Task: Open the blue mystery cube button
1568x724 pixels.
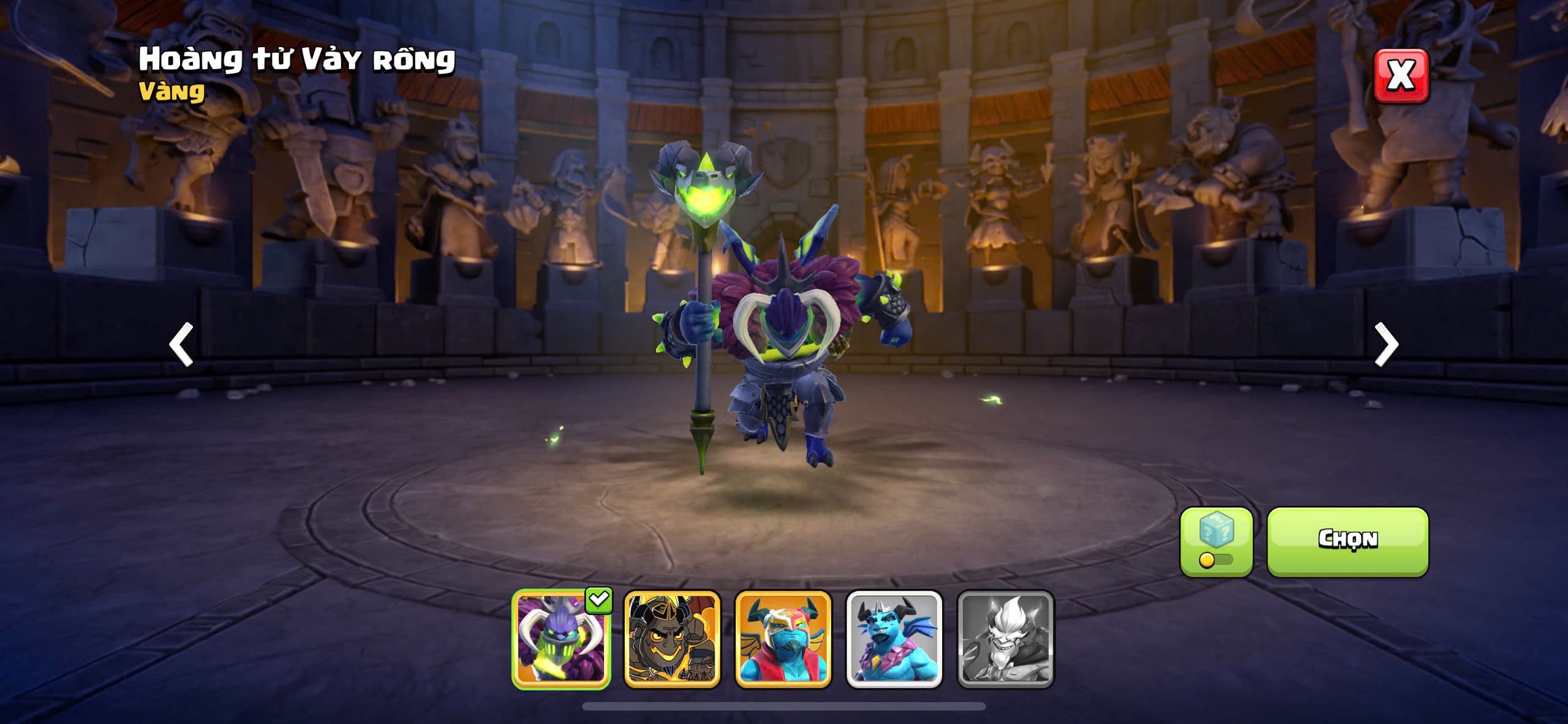Action: click(1216, 541)
